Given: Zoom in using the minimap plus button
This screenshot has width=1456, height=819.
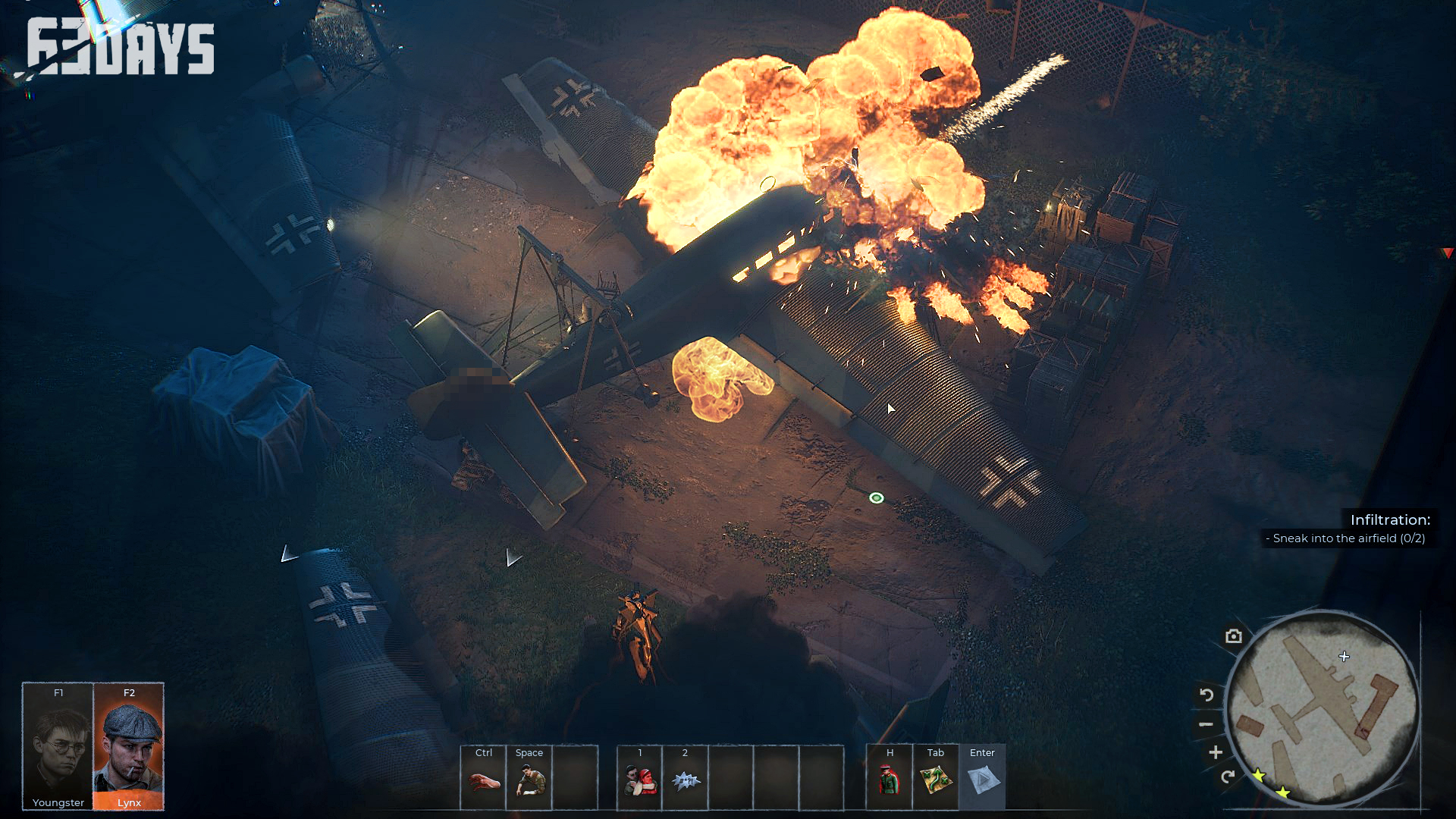Looking at the screenshot, I should [1216, 752].
